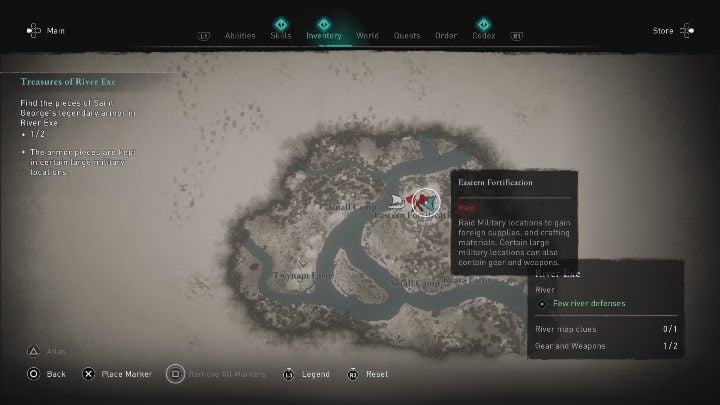The width and height of the screenshot is (720, 405).
Task: Open the Atlas
Action: pos(47,350)
